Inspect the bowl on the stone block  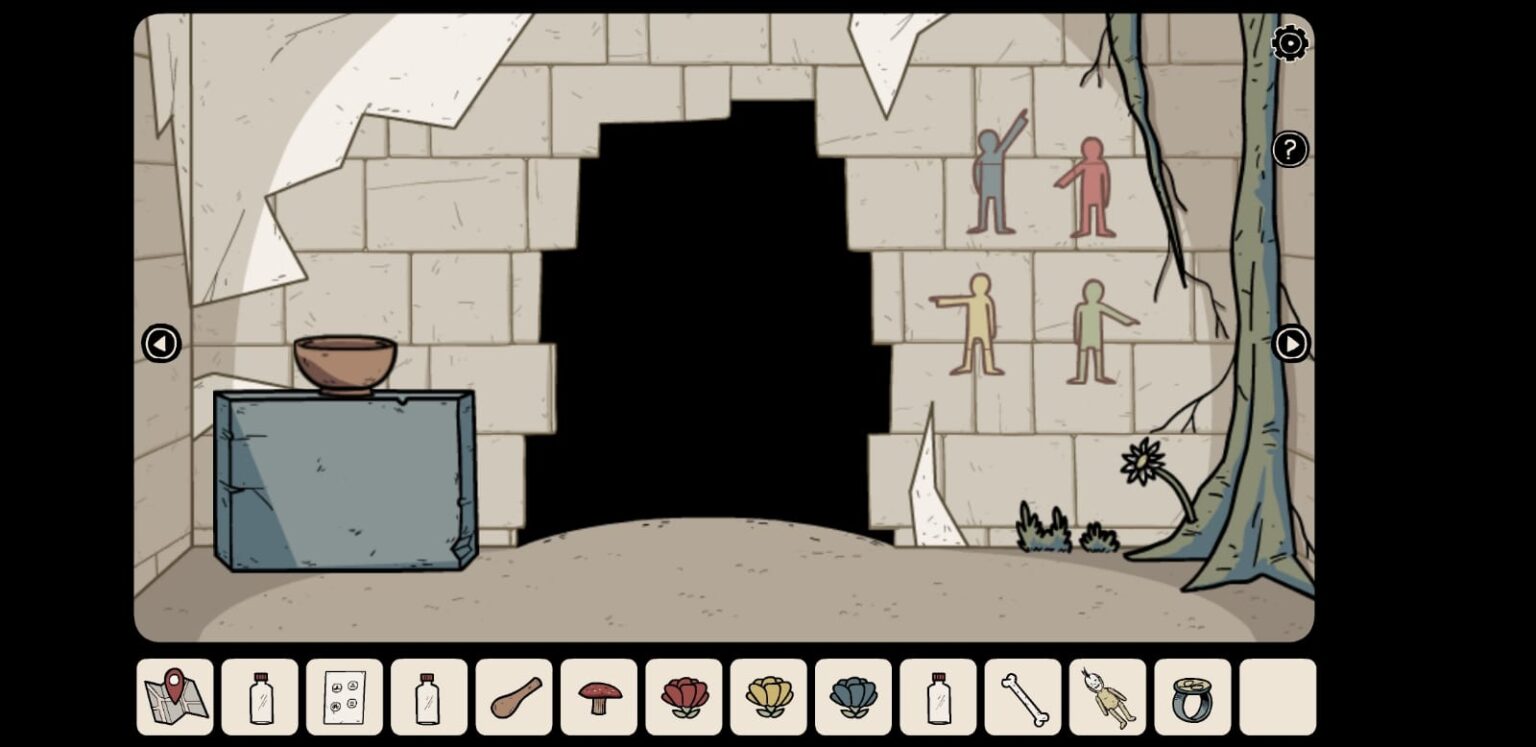tap(344, 362)
